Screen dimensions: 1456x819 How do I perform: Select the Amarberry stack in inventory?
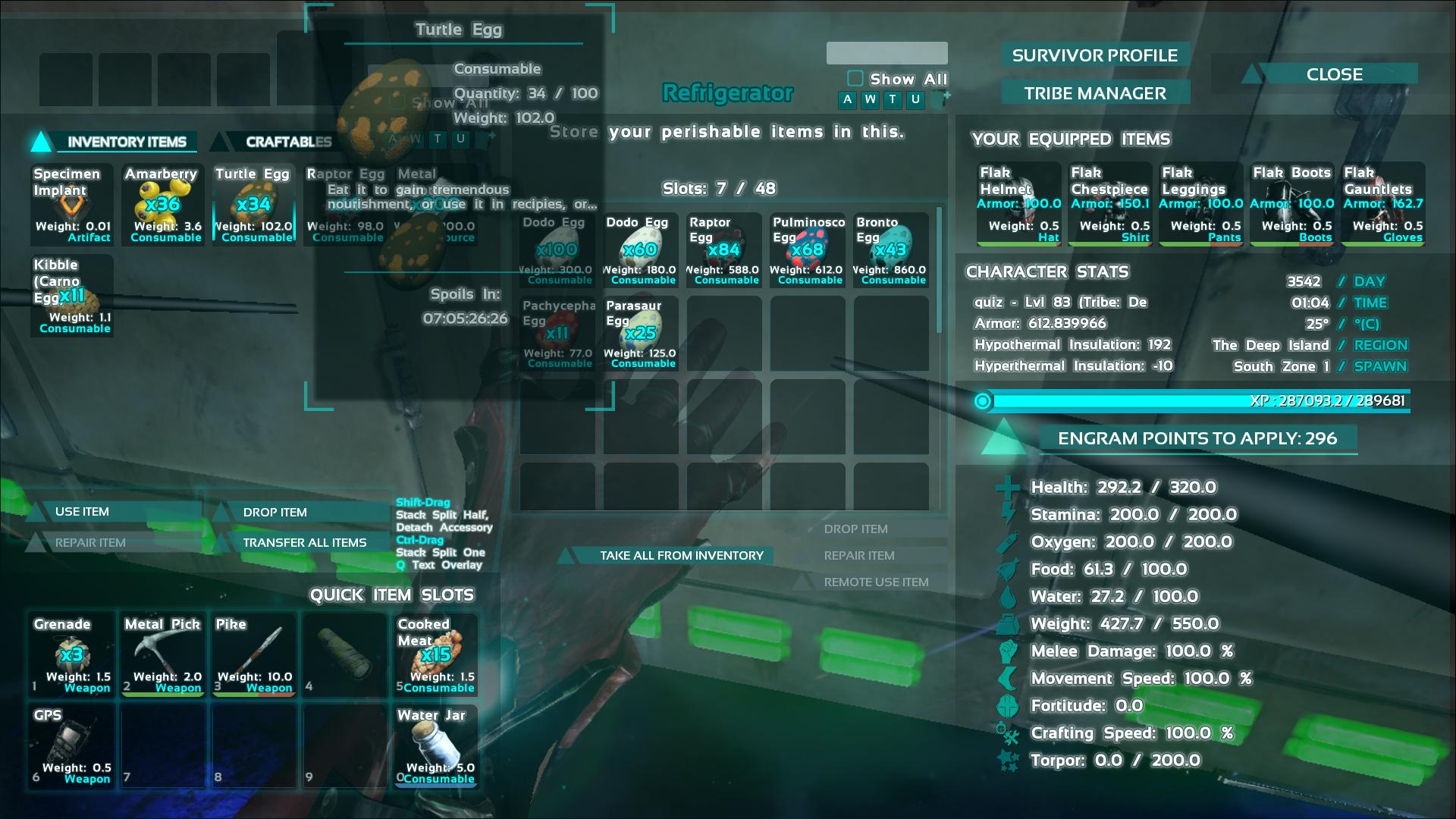point(163,205)
